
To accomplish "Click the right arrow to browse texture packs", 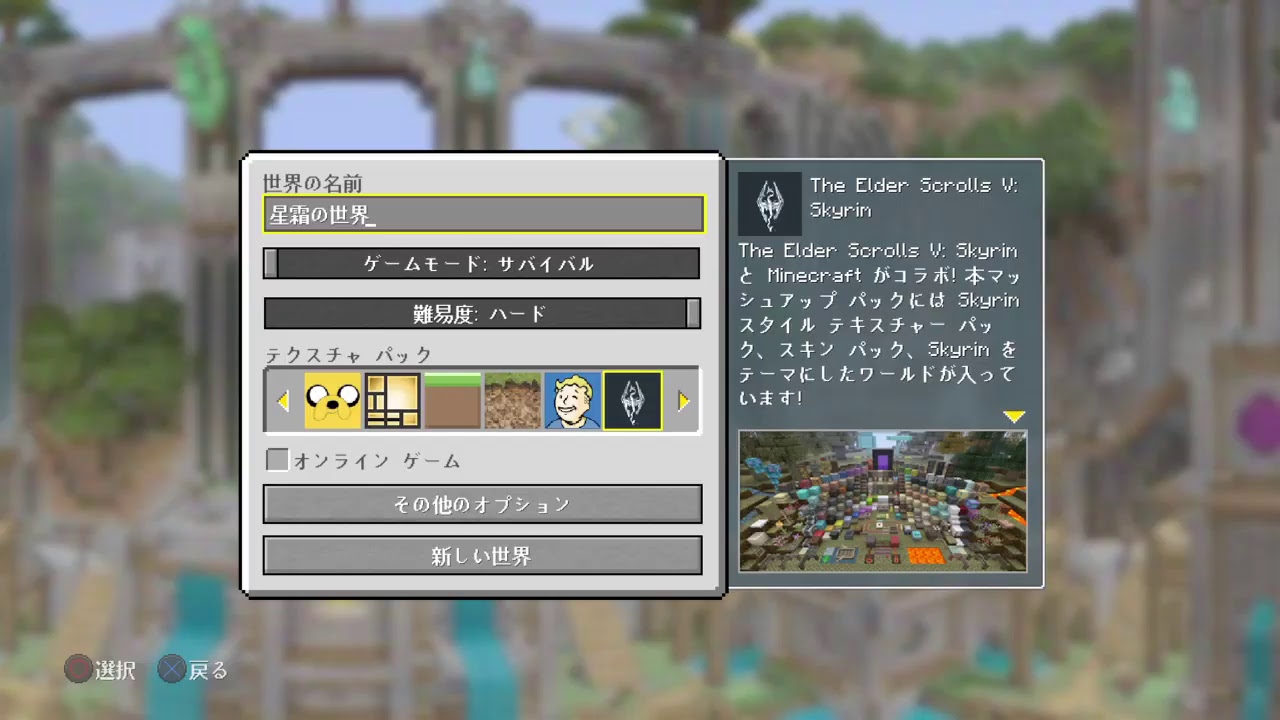I will pyautogui.click(x=684, y=400).
